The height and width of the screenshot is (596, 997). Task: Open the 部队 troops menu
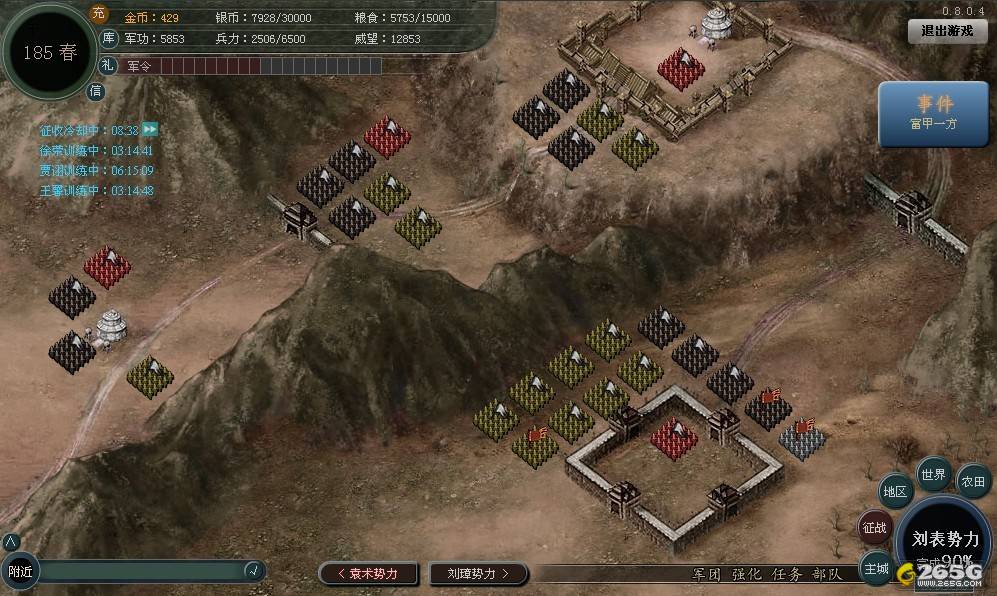tap(827, 574)
